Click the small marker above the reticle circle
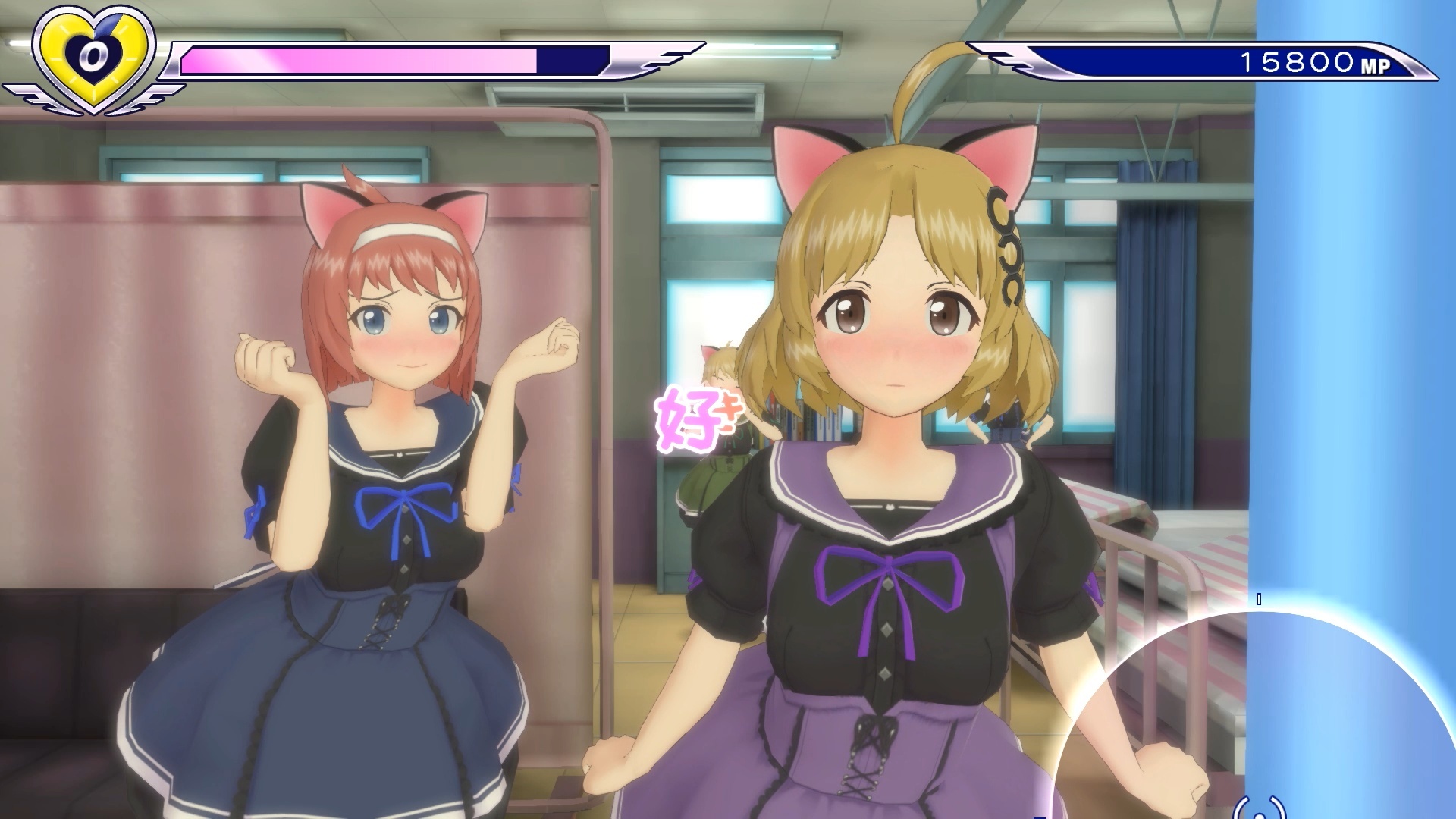Viewport: 1456px width, 819px height. [1259, 599]
